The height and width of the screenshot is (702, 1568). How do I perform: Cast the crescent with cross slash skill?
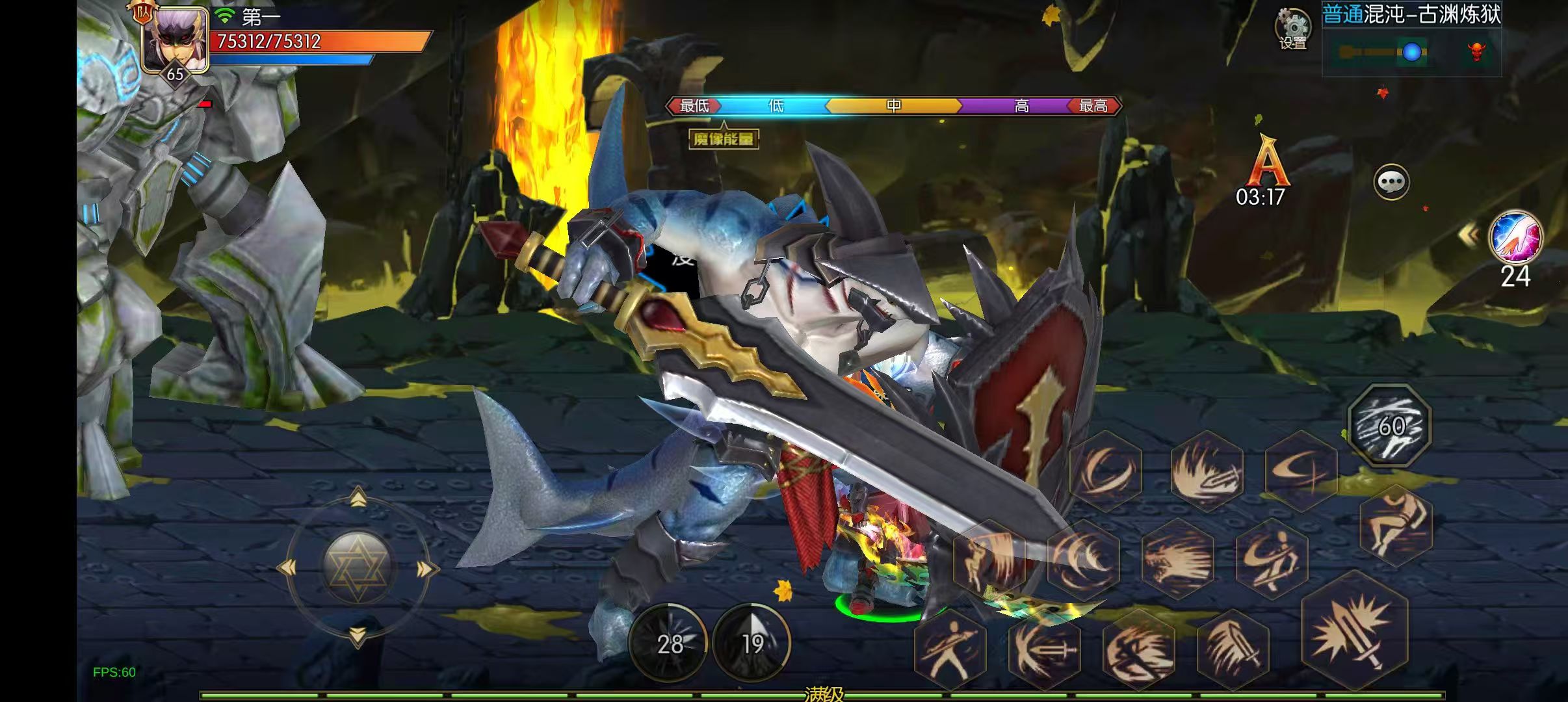point(1301,469)
